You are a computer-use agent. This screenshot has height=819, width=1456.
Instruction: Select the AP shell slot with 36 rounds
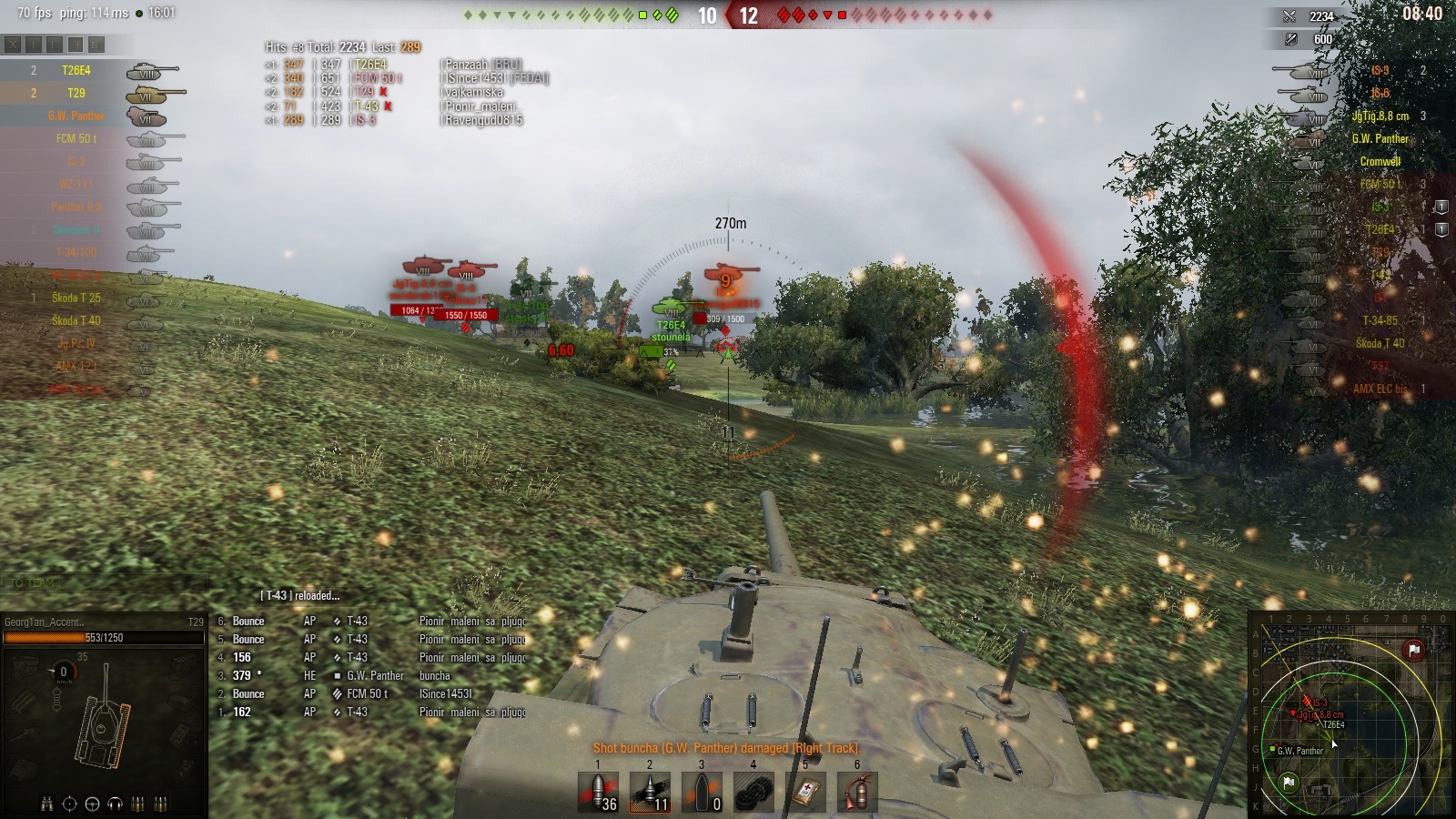[599, 792]
